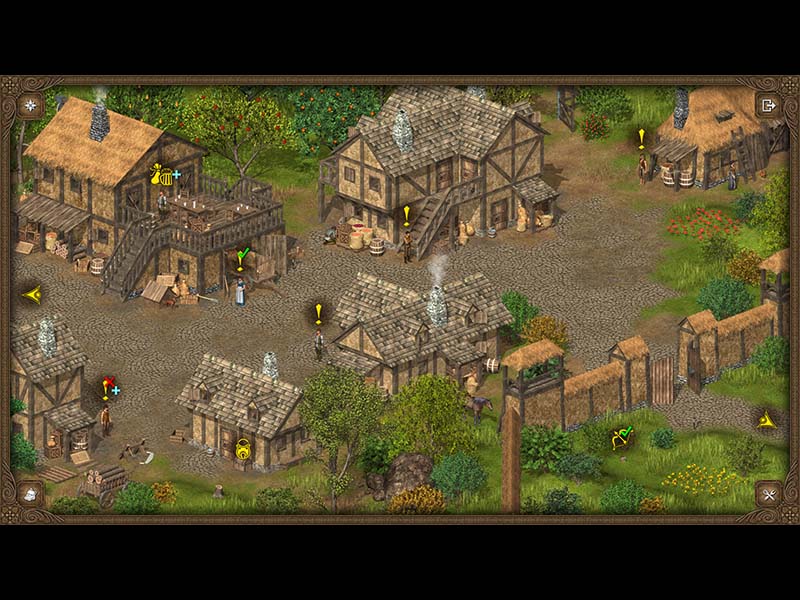The height and width of the screenshot is (600, 800).
Task: Select the red X exclamation marker
Action: pyautogui.click(x=108, y=387)
